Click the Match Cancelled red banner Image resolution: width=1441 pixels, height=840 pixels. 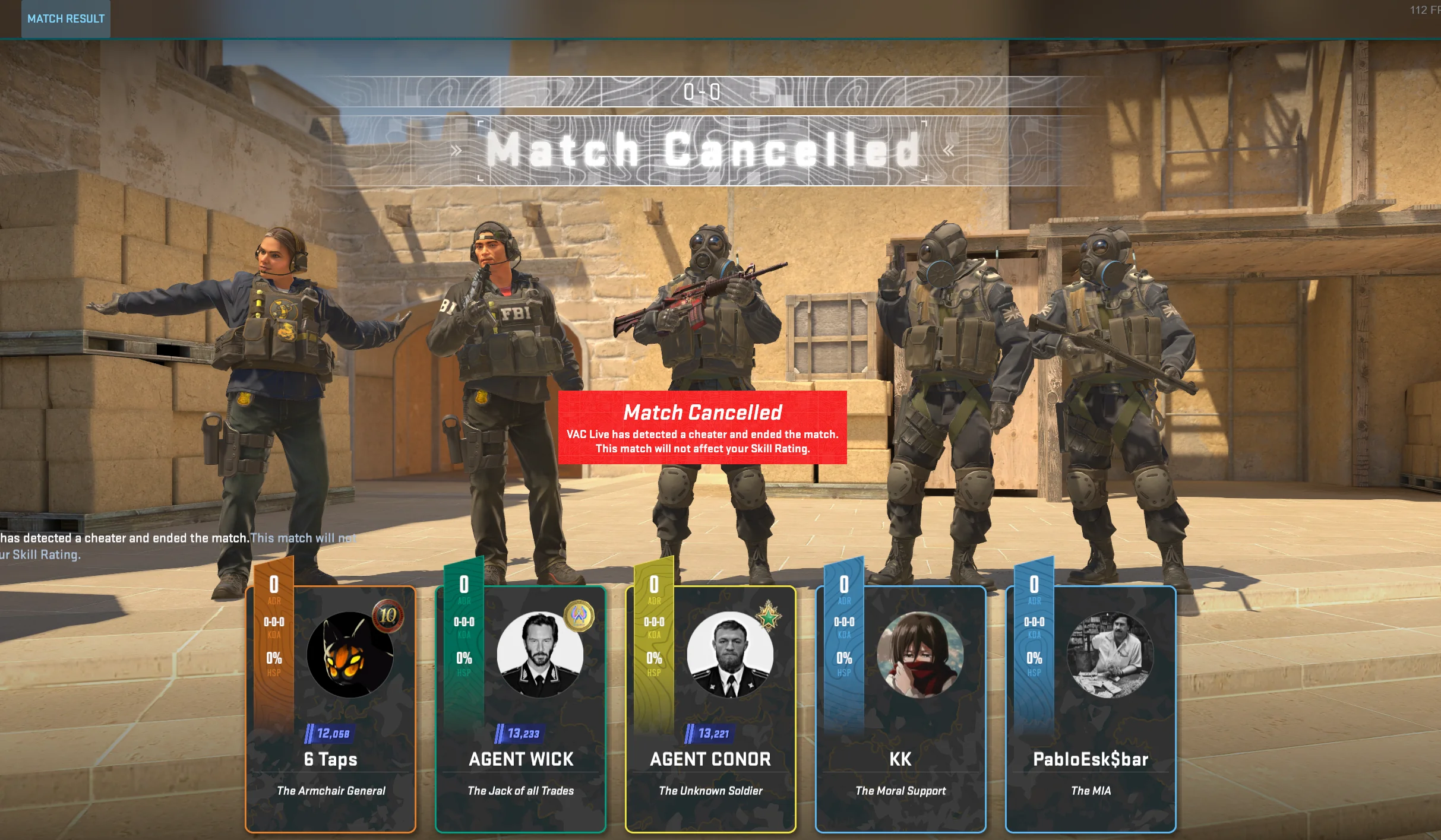703,429
